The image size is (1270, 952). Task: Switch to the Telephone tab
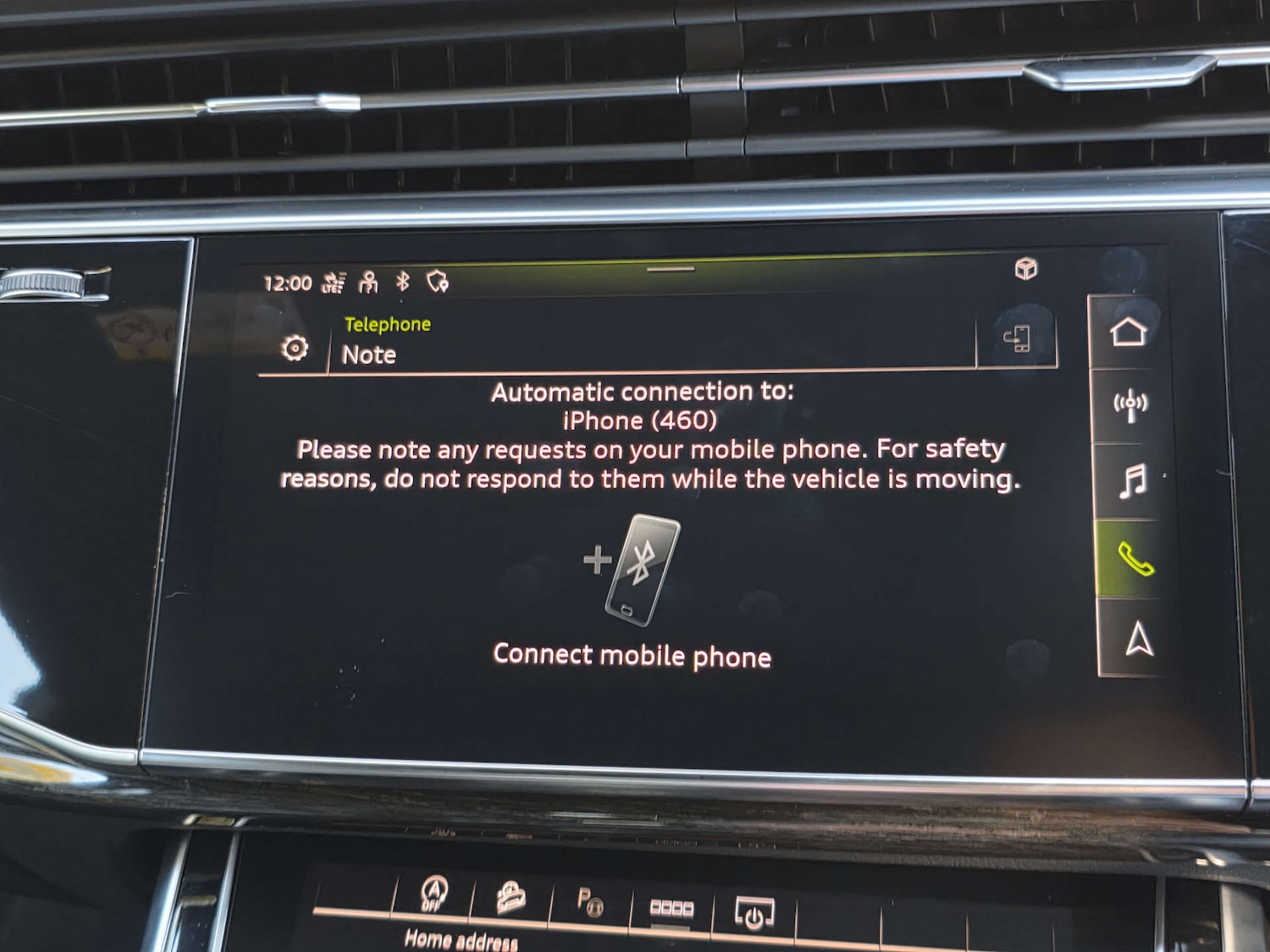coord(388,322)
